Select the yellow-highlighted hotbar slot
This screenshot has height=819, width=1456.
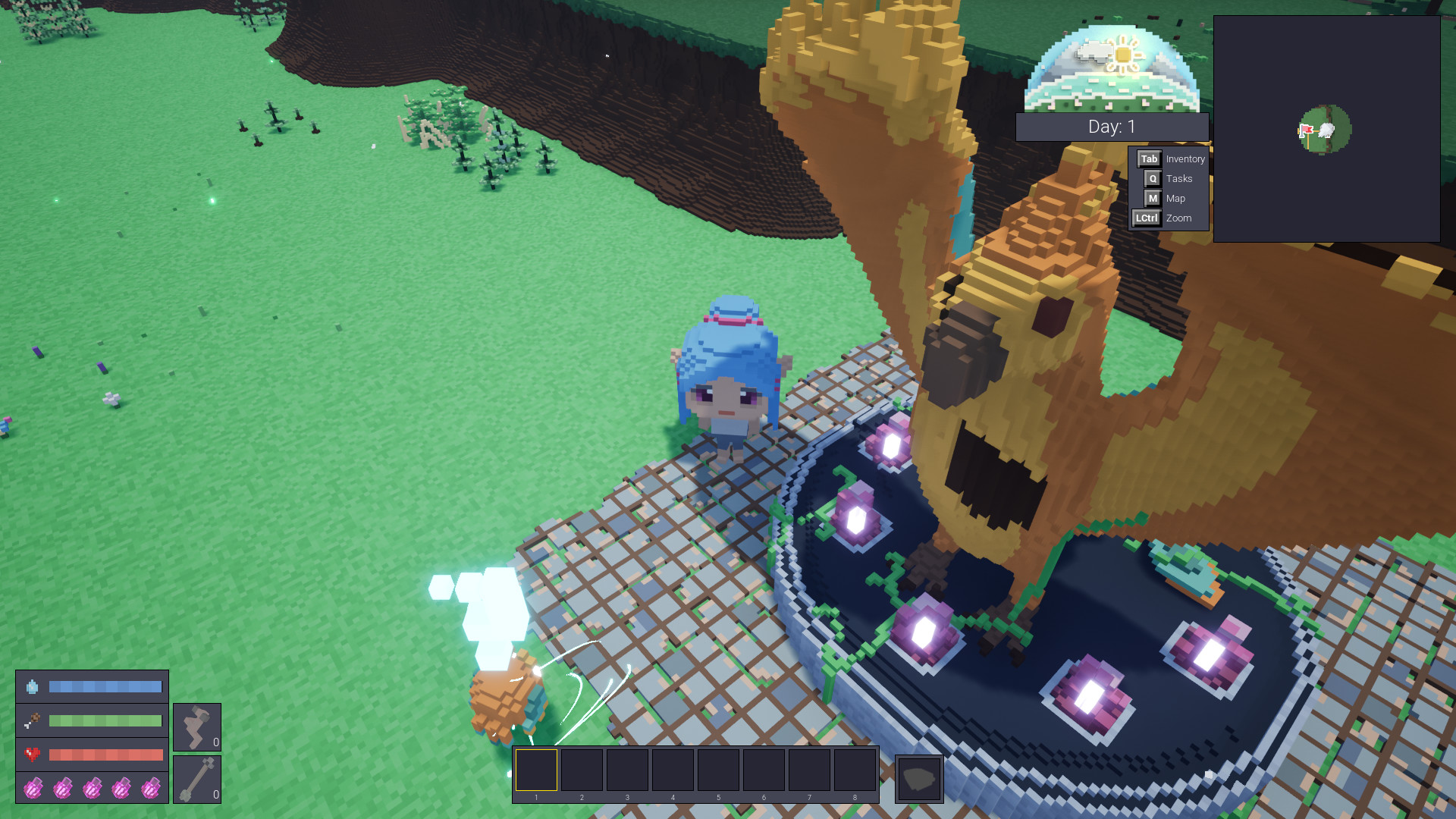[x=536, y=770]
